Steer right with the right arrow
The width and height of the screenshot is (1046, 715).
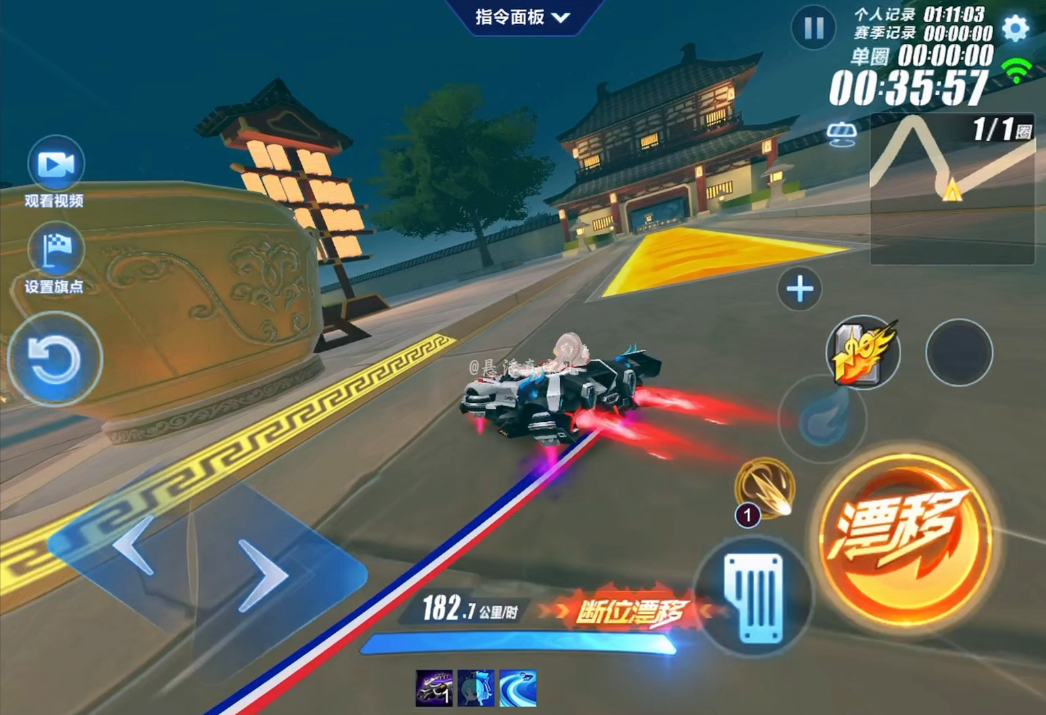coord(262,575)
